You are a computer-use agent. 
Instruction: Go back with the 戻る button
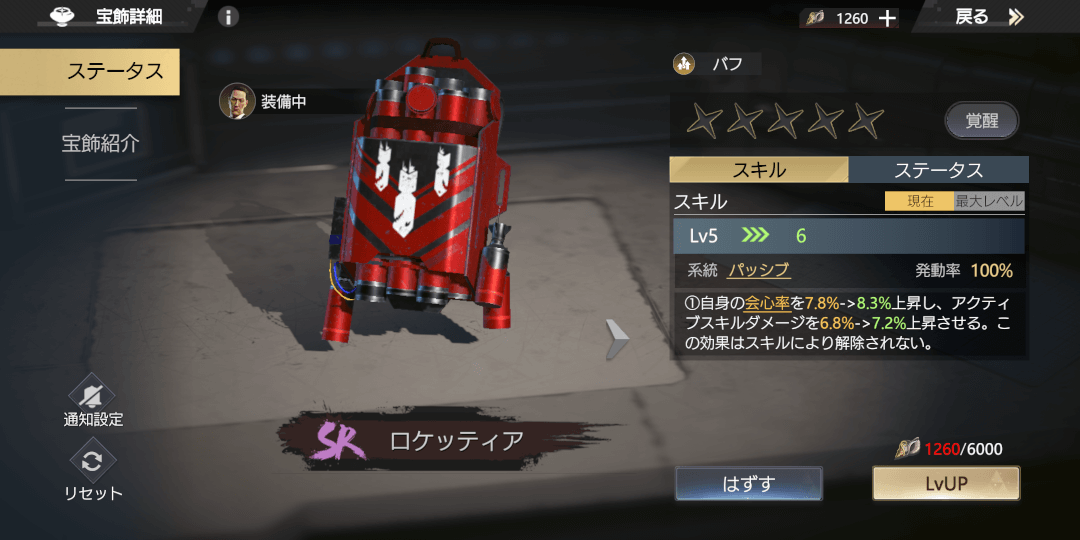point(989,17)
